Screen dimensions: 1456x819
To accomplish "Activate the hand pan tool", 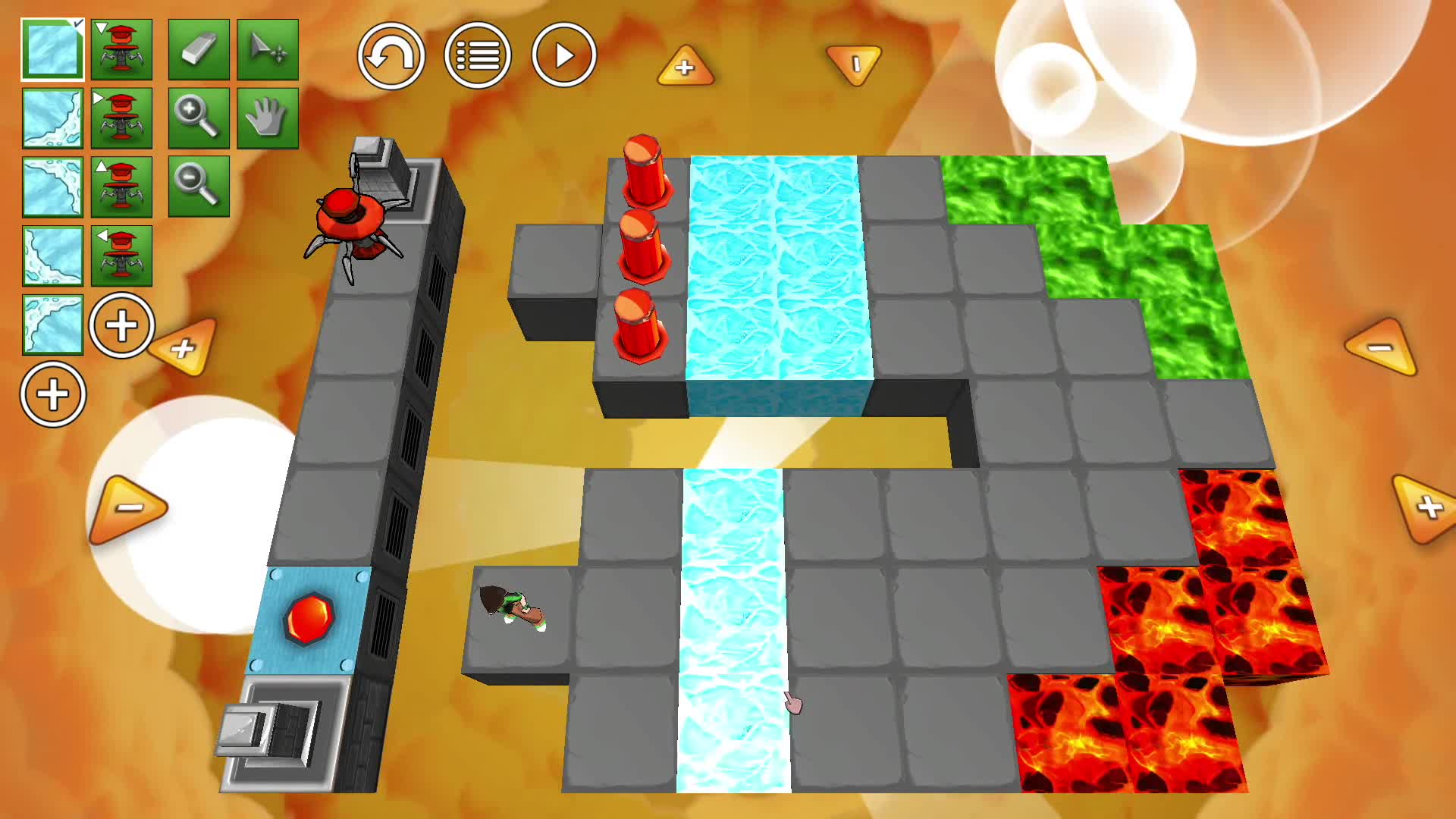I will pos(268,118).
